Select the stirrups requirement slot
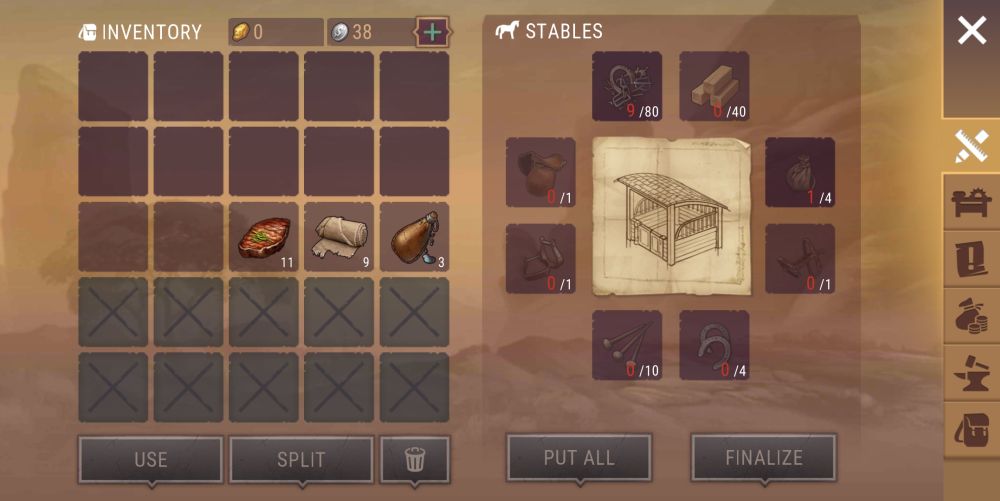This screenshot has width=1000, height=501. (540, 258)
